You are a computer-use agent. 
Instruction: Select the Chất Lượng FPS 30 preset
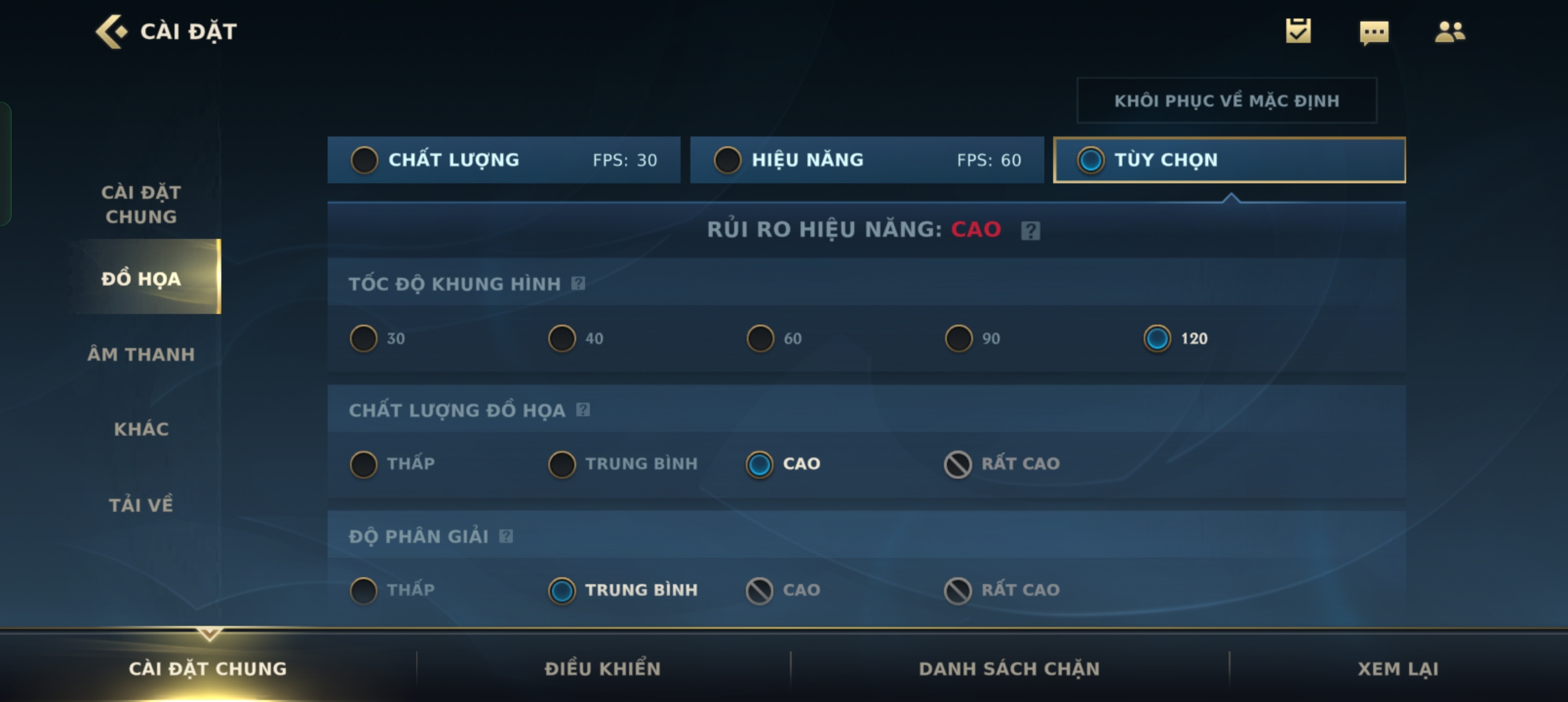(x=503, y=160)
